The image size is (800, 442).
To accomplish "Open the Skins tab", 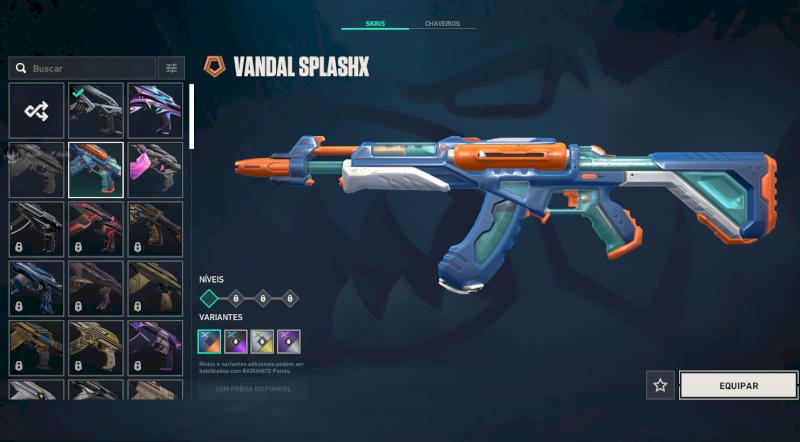I will click(x=374, y=23).
